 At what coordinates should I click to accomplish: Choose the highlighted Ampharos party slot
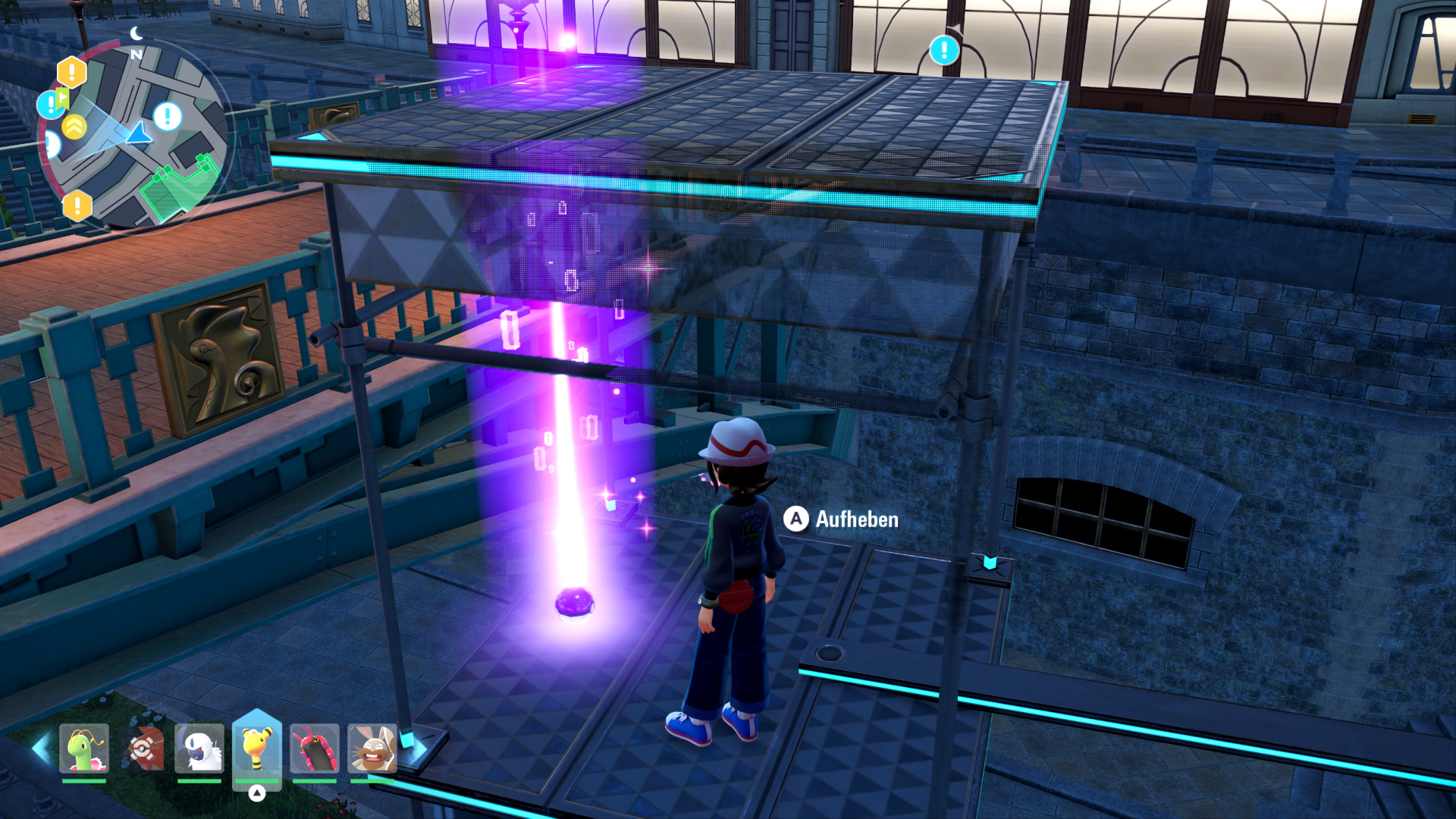pos(257,748)
